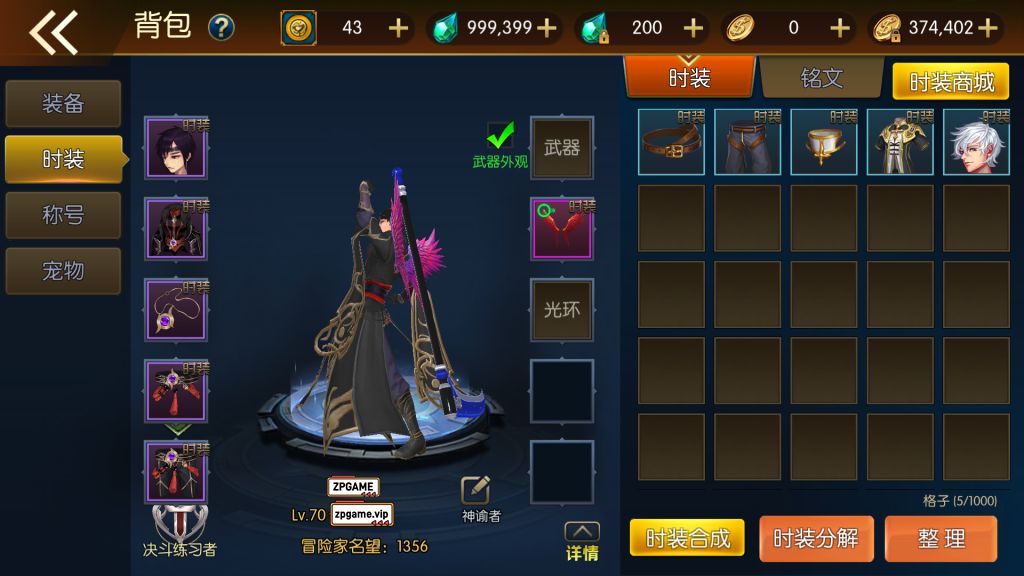1024x576 pixels.
Task: Sort inventory with the 整理 button
Action: tap(941, 538)
